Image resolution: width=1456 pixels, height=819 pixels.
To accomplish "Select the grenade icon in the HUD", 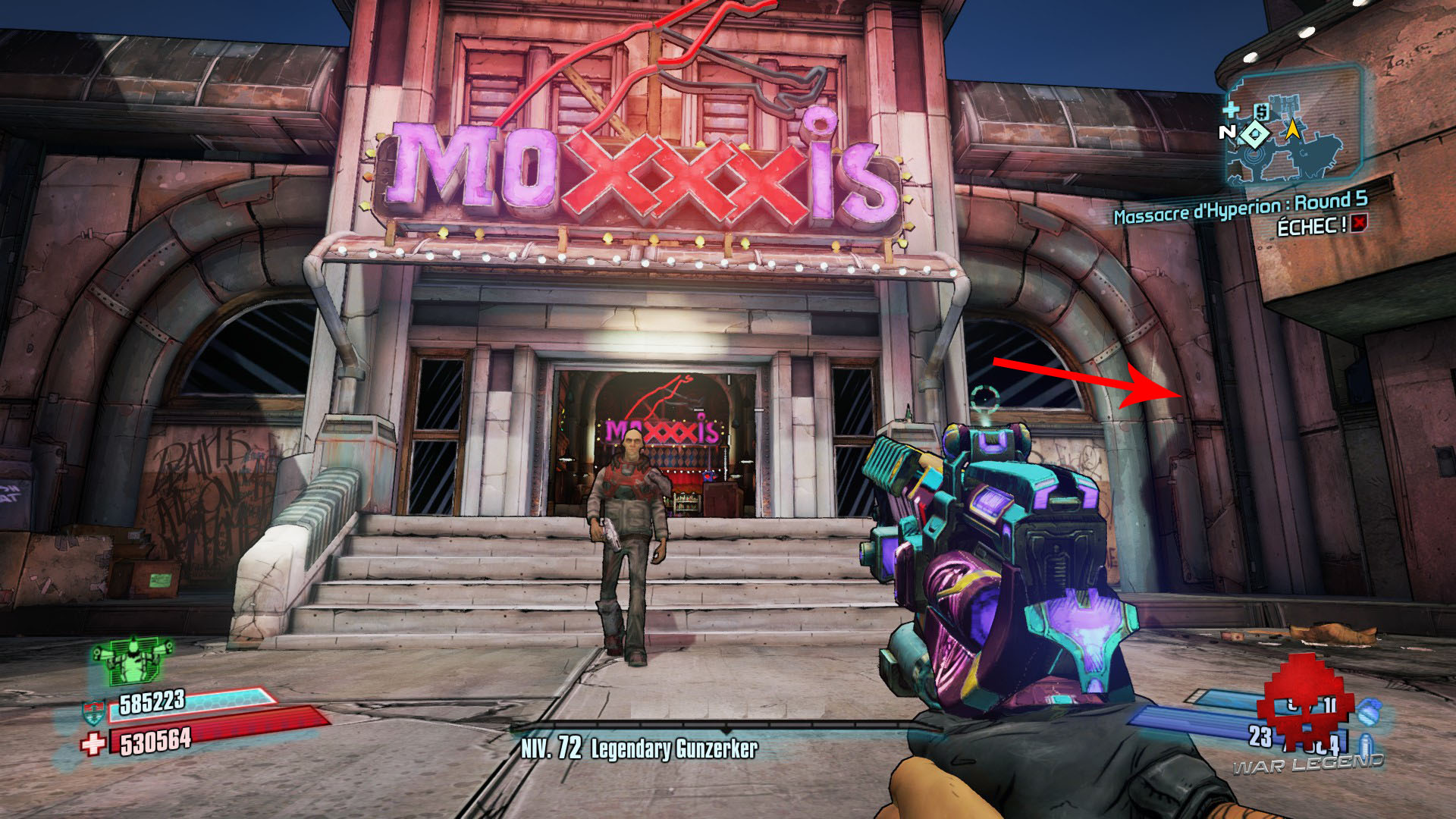I will (1370, 713).
